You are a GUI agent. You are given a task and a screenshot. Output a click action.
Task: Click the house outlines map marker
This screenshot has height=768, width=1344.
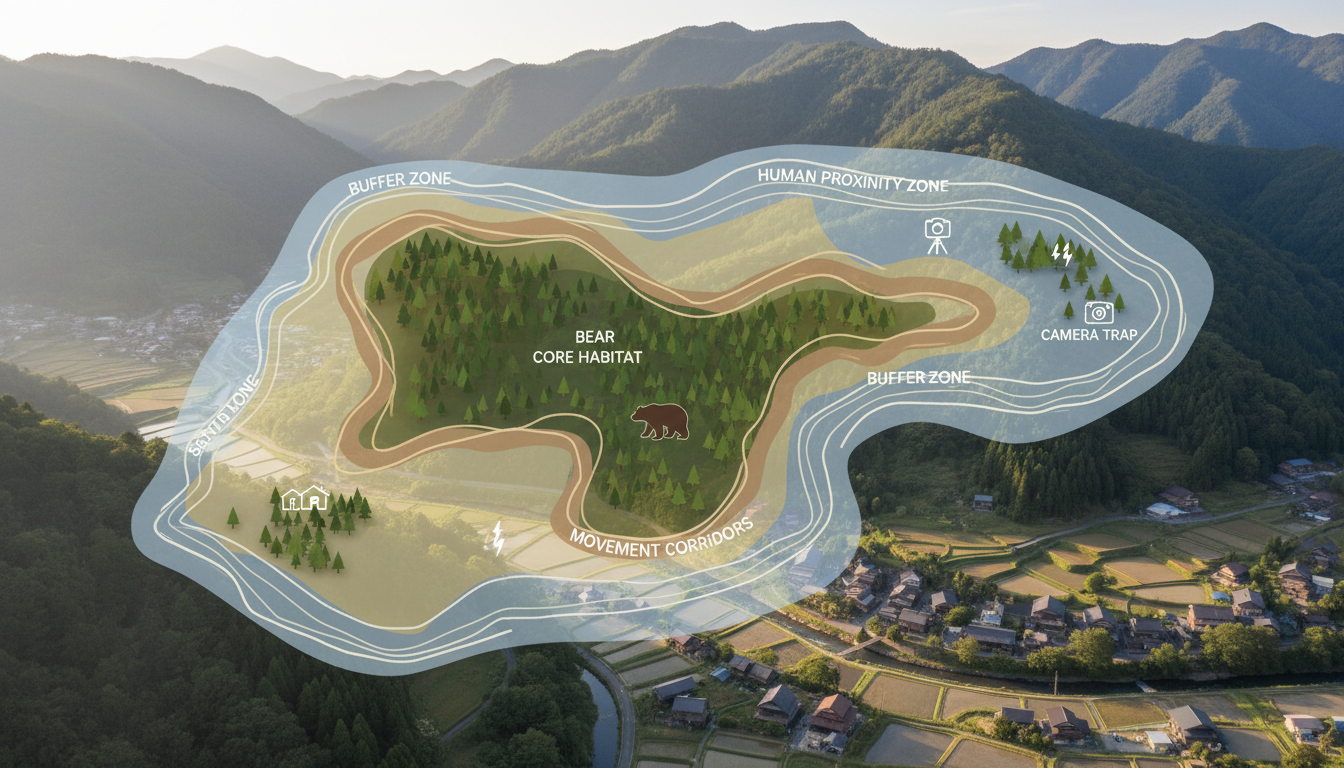[305, 497]
